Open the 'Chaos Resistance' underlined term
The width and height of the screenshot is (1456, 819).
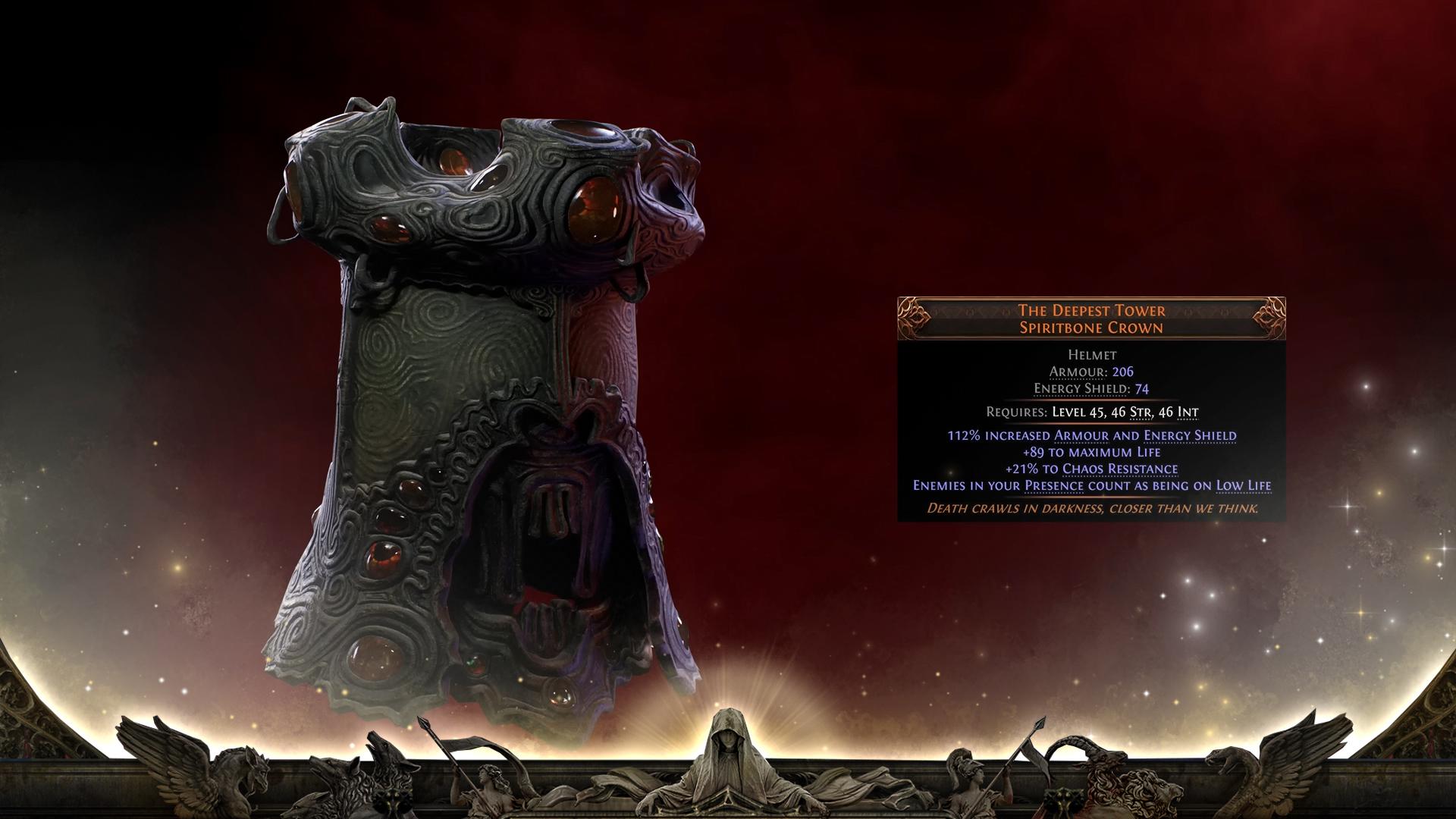pos(1121,469)
